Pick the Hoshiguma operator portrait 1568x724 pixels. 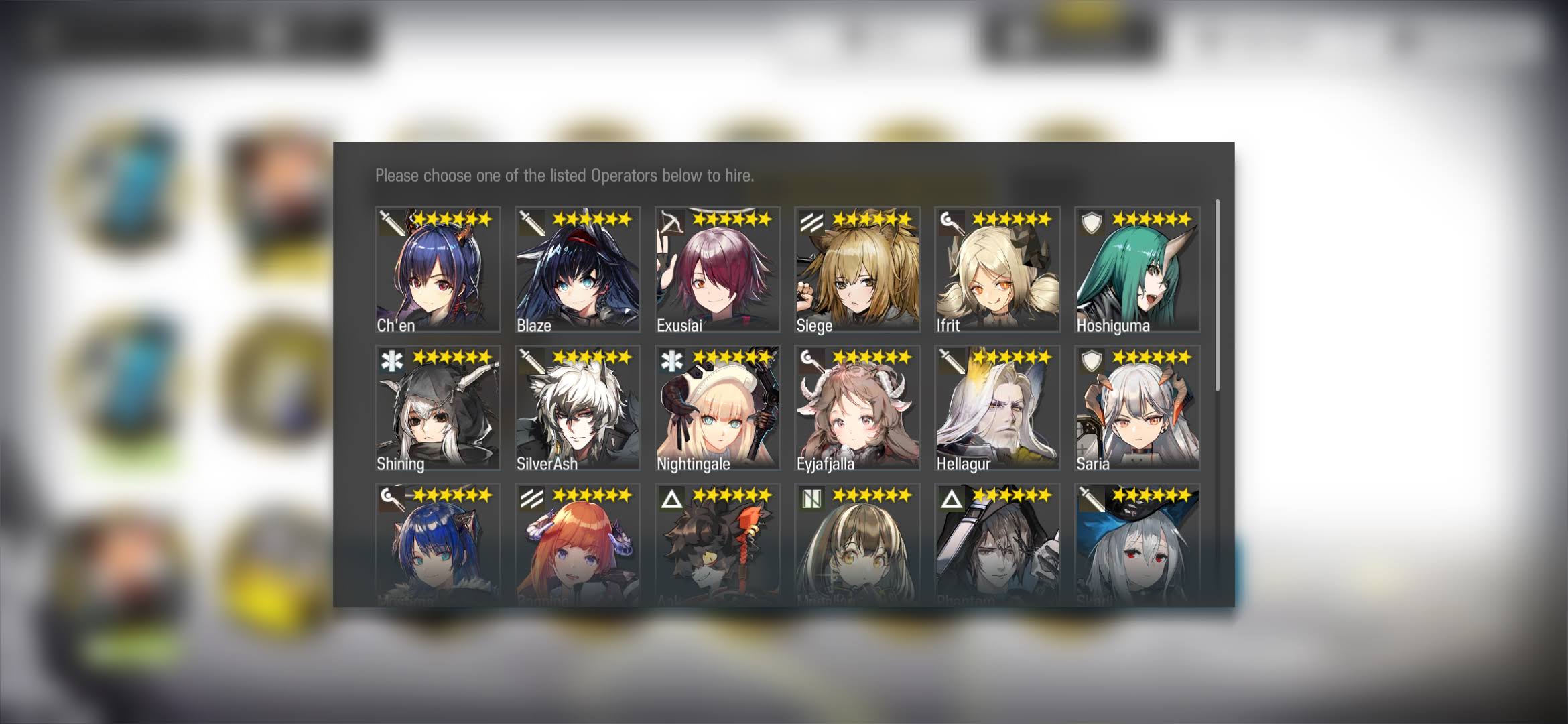tap(1137, 269)
